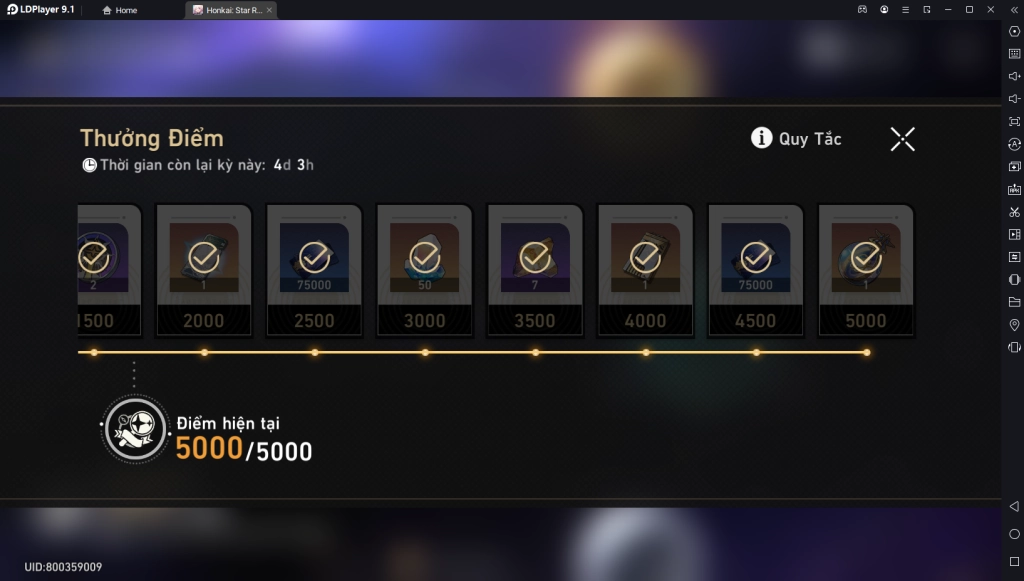Close the Honkai: Star Rail emulator tab
This screenshot has width=1024, height=581.
pyautogui.click(x=268, y=10)
